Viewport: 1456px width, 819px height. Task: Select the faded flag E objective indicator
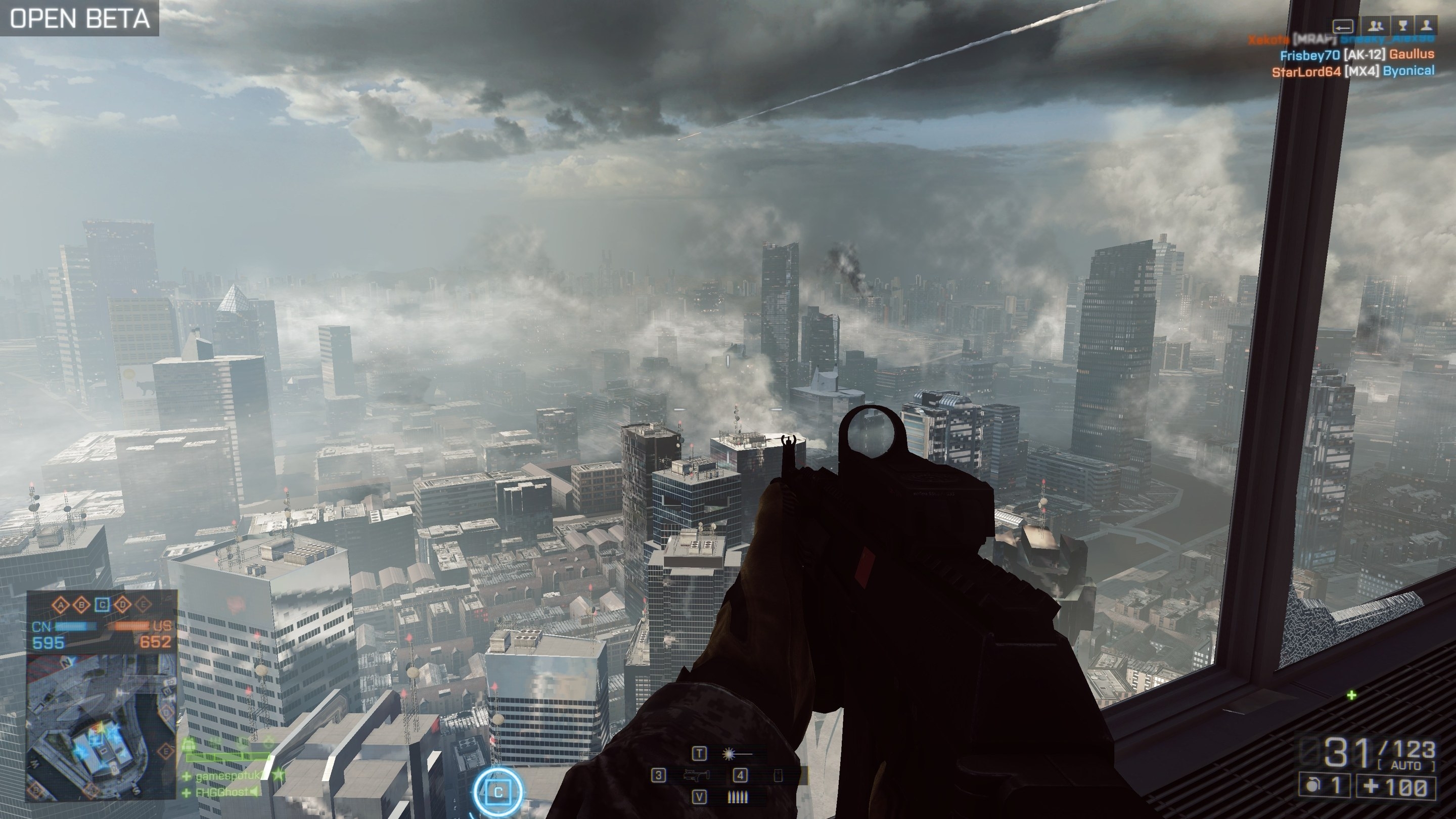[144, 605]
